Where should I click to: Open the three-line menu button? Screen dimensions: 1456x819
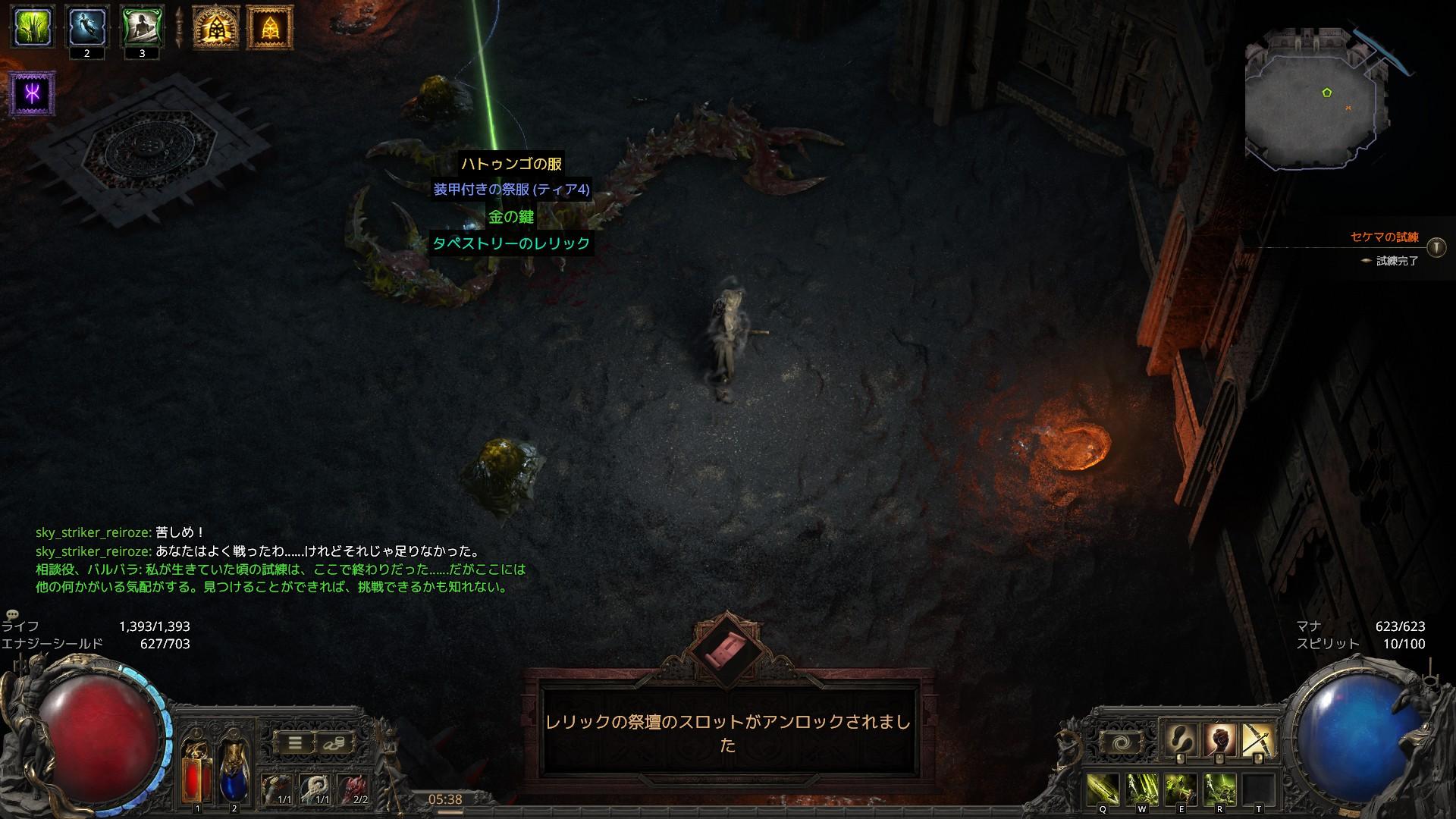[x=295, y=743]
